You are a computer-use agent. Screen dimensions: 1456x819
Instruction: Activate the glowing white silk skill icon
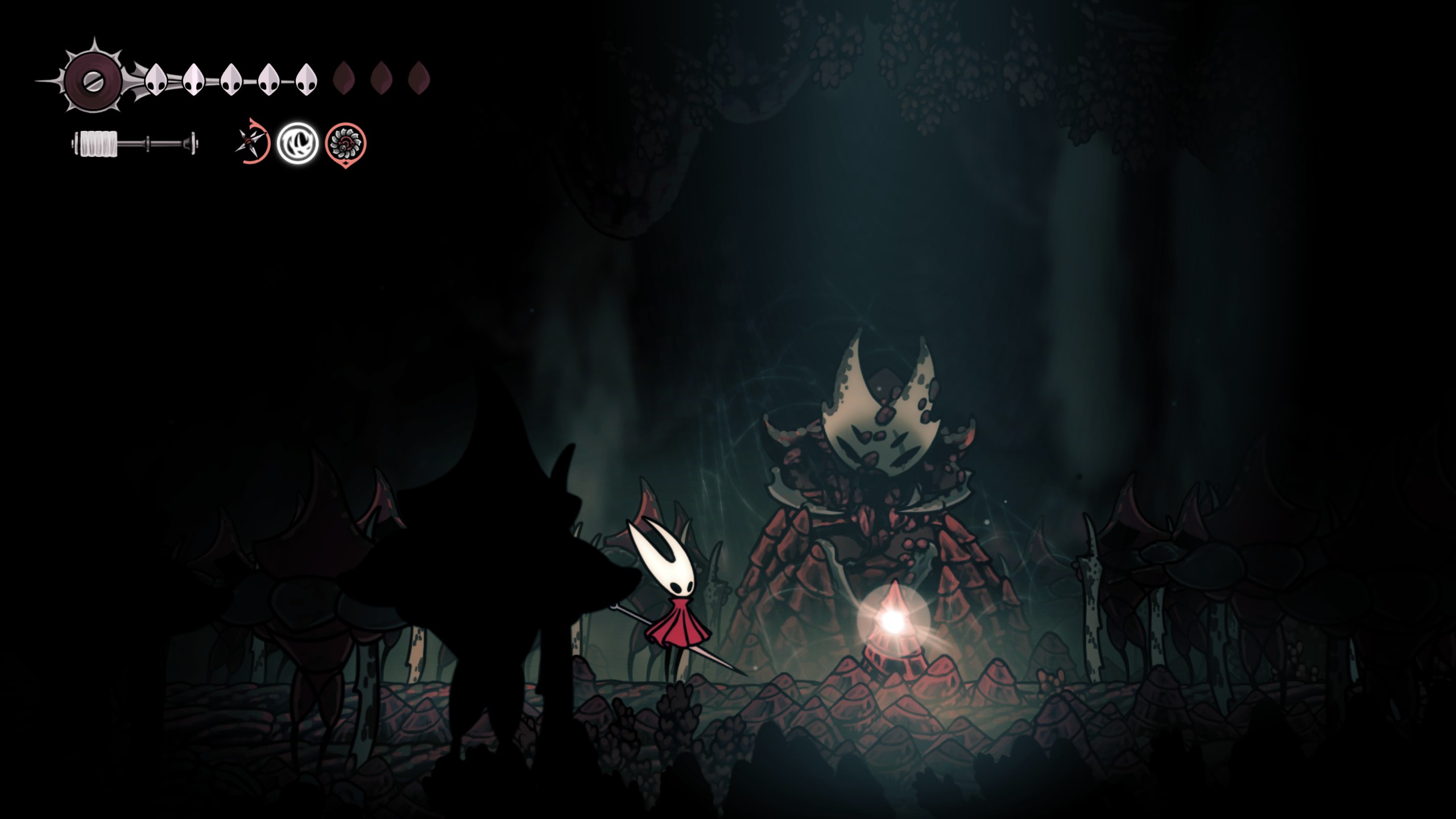point(297,143)
